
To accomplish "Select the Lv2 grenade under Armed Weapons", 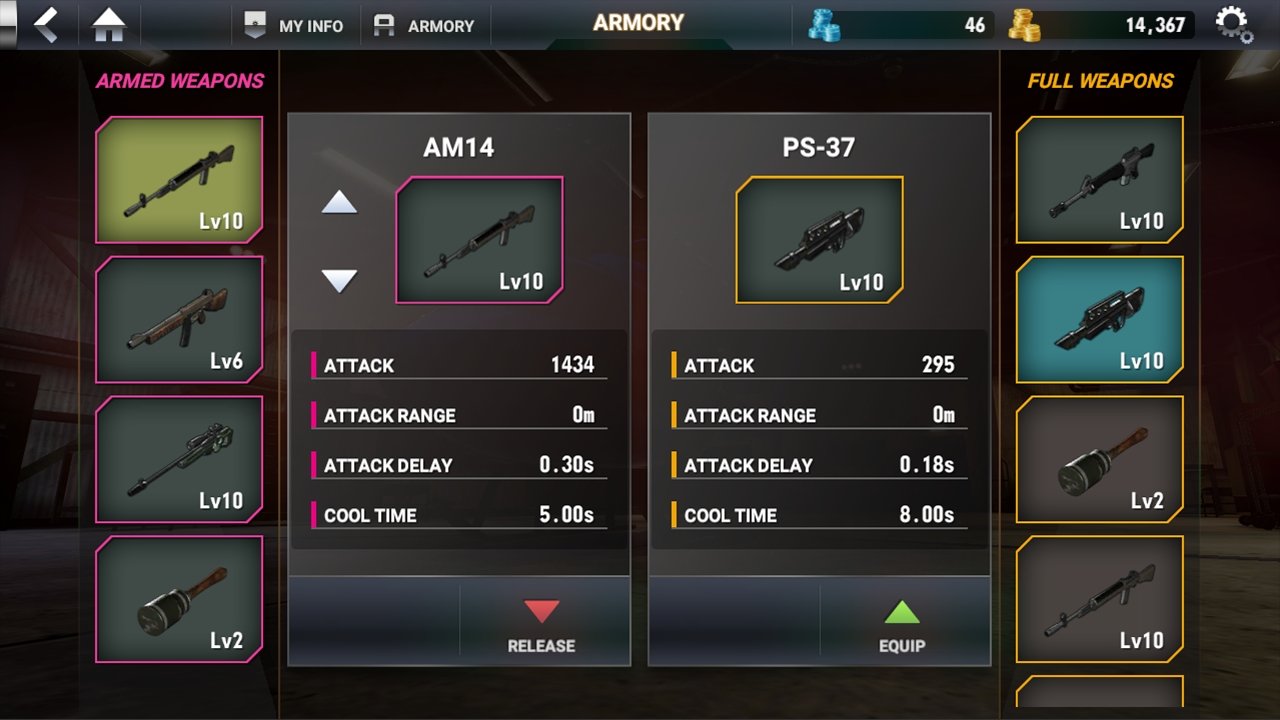I will click(178, 600).
